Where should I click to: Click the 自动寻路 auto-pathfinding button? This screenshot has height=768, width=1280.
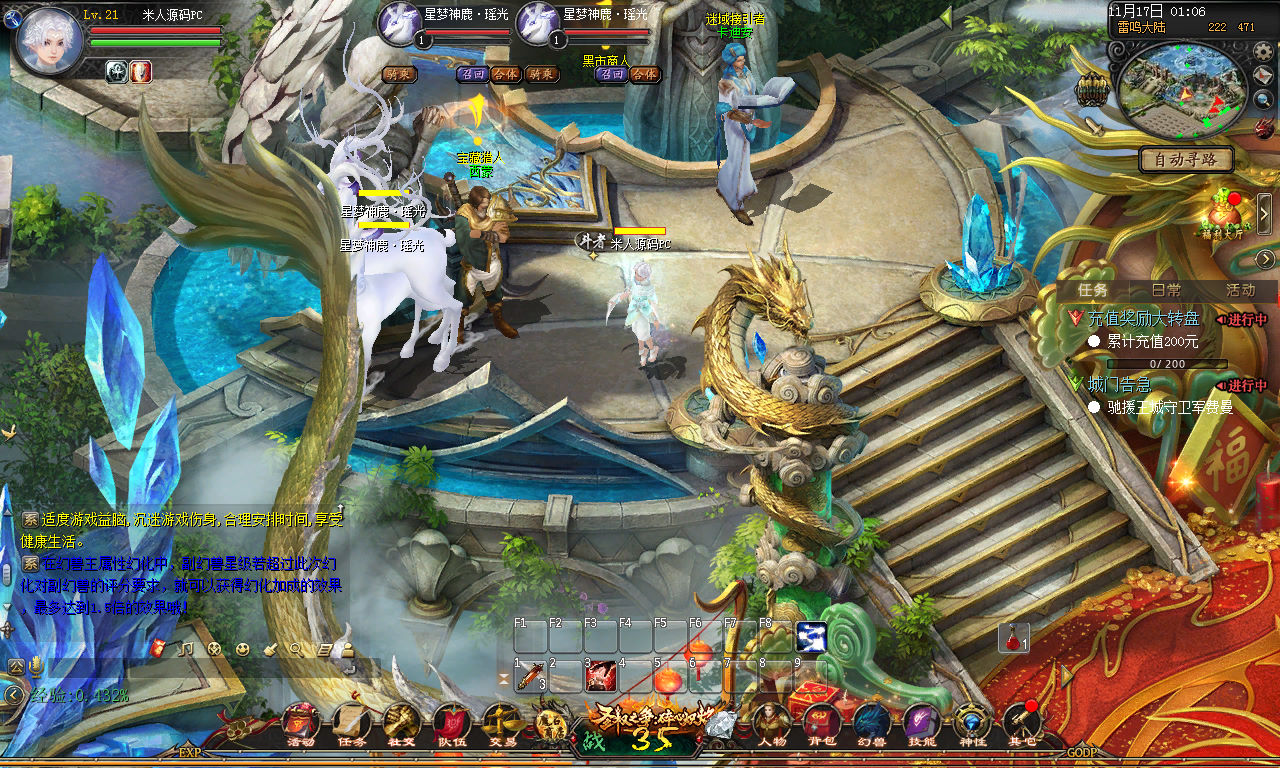pyautogui.click(x=1186, y=159)
